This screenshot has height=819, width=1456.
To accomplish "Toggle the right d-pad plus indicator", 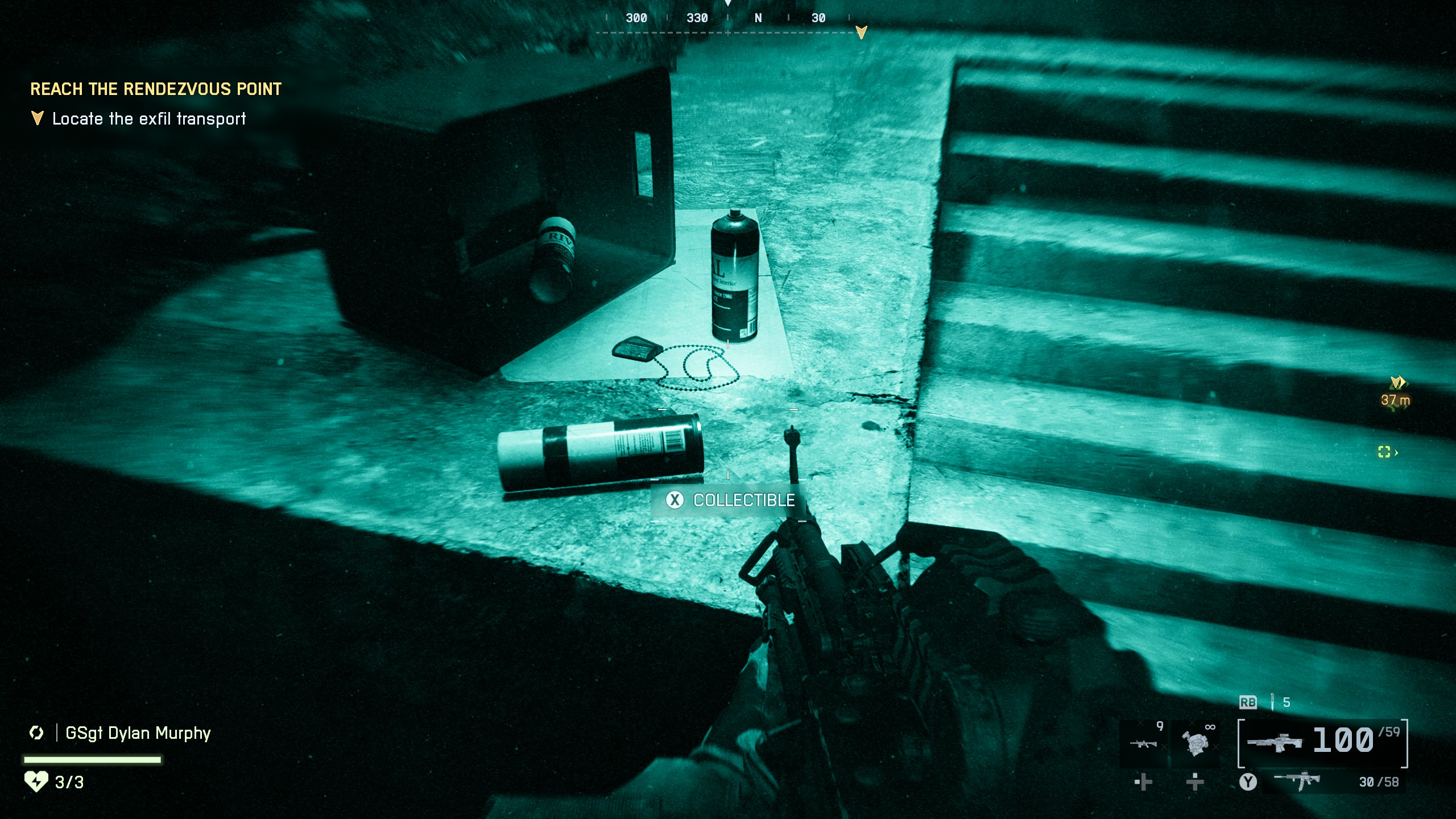I will (1195, 783).
